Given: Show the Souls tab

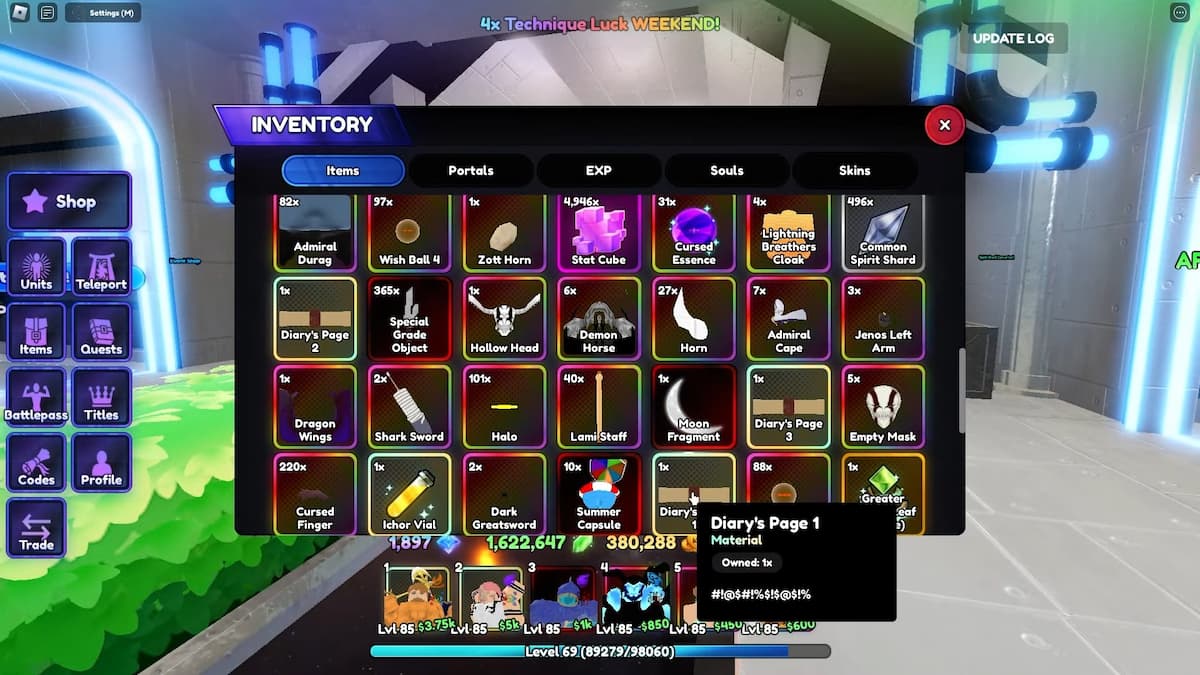Looking at the screenshot, I should [727, 170].
